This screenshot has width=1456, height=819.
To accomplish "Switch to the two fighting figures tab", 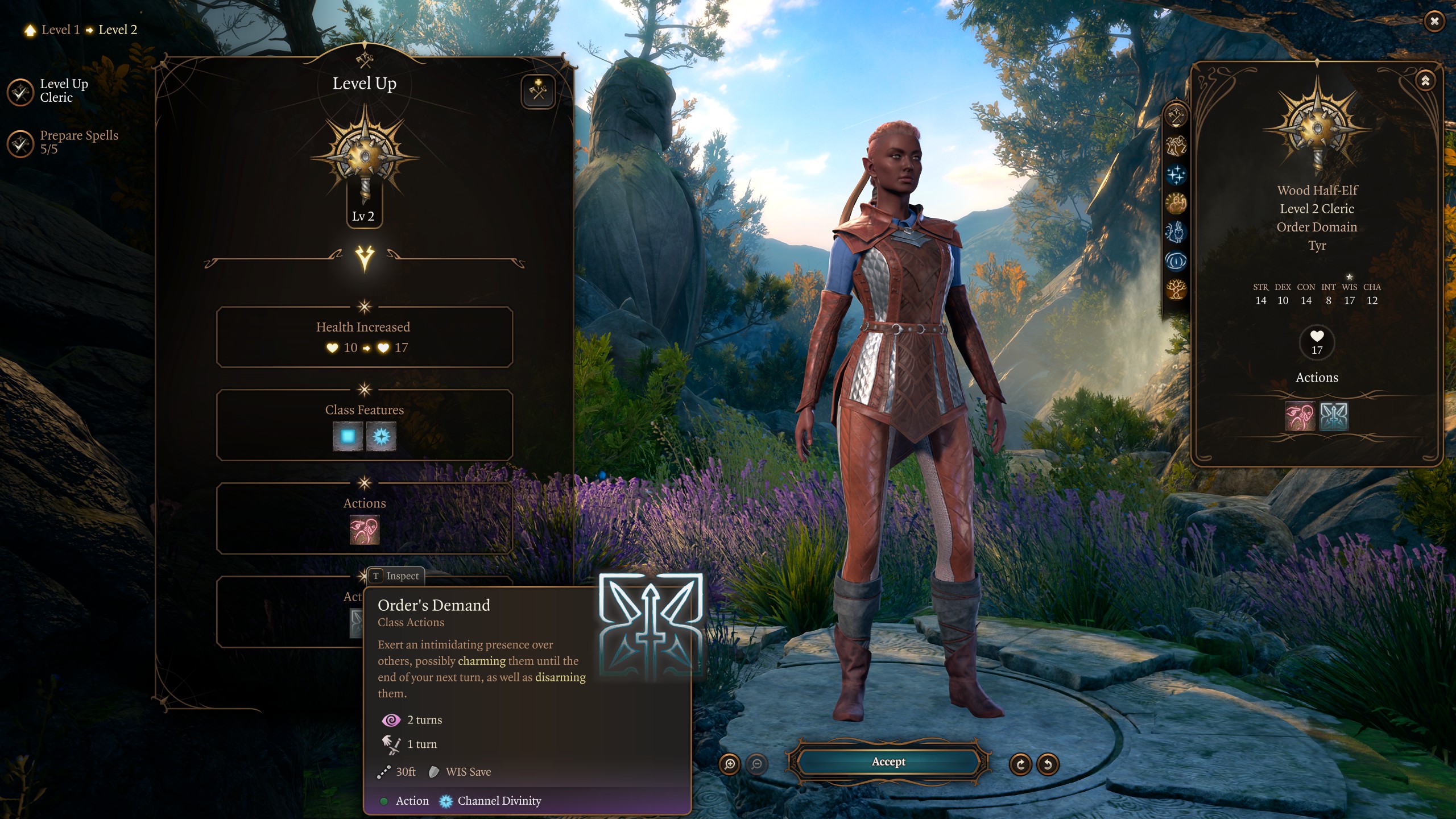I will pyautogui.click(x=1176, y=146).
